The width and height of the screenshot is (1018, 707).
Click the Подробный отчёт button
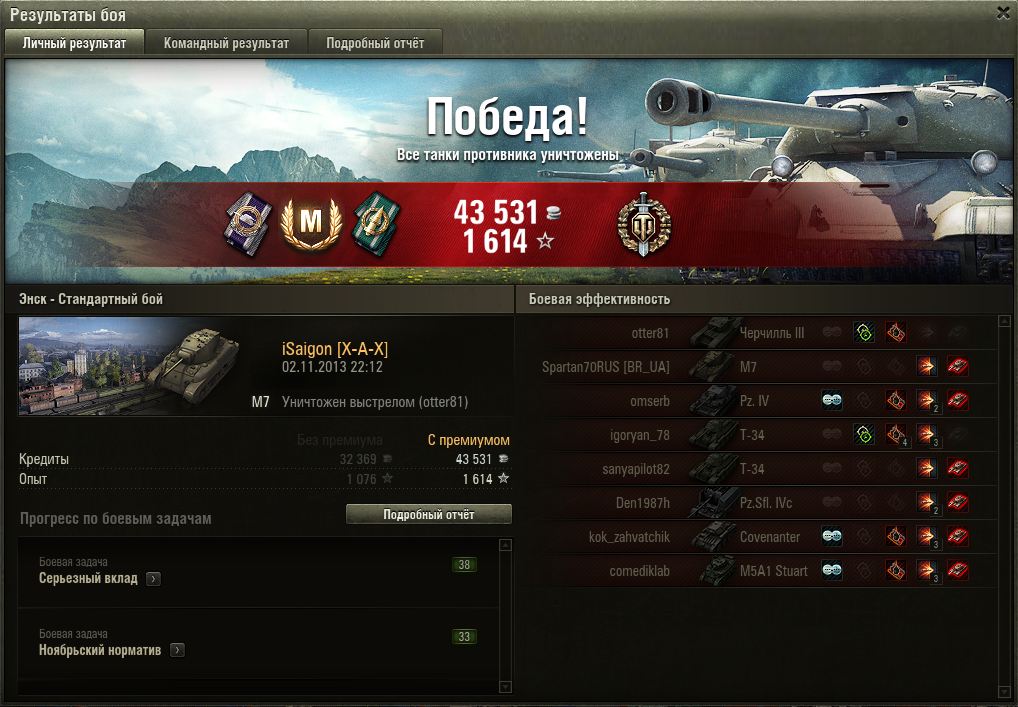[428, 514]
